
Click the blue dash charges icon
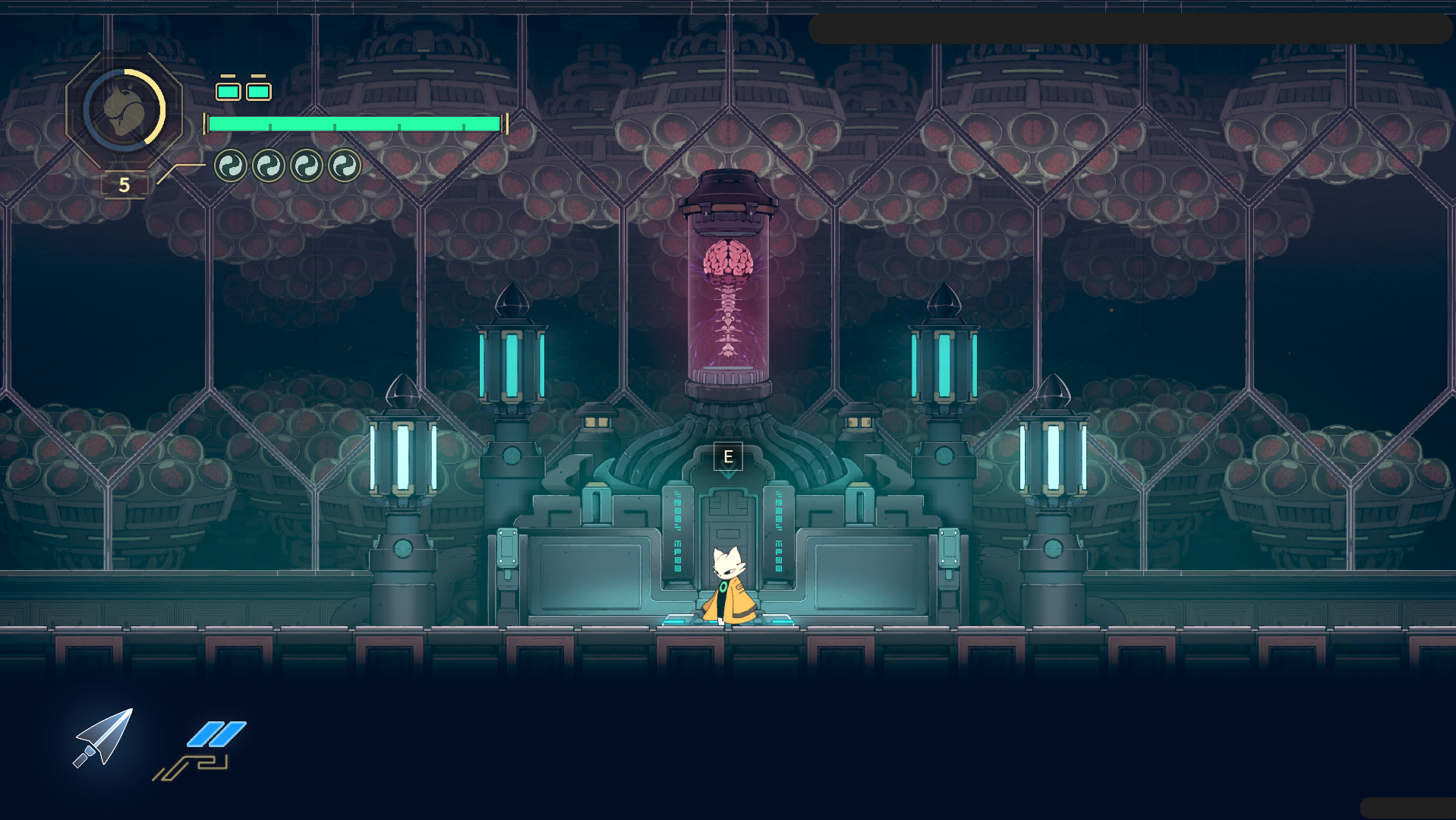pyautogui.click(x=215, y=734)
